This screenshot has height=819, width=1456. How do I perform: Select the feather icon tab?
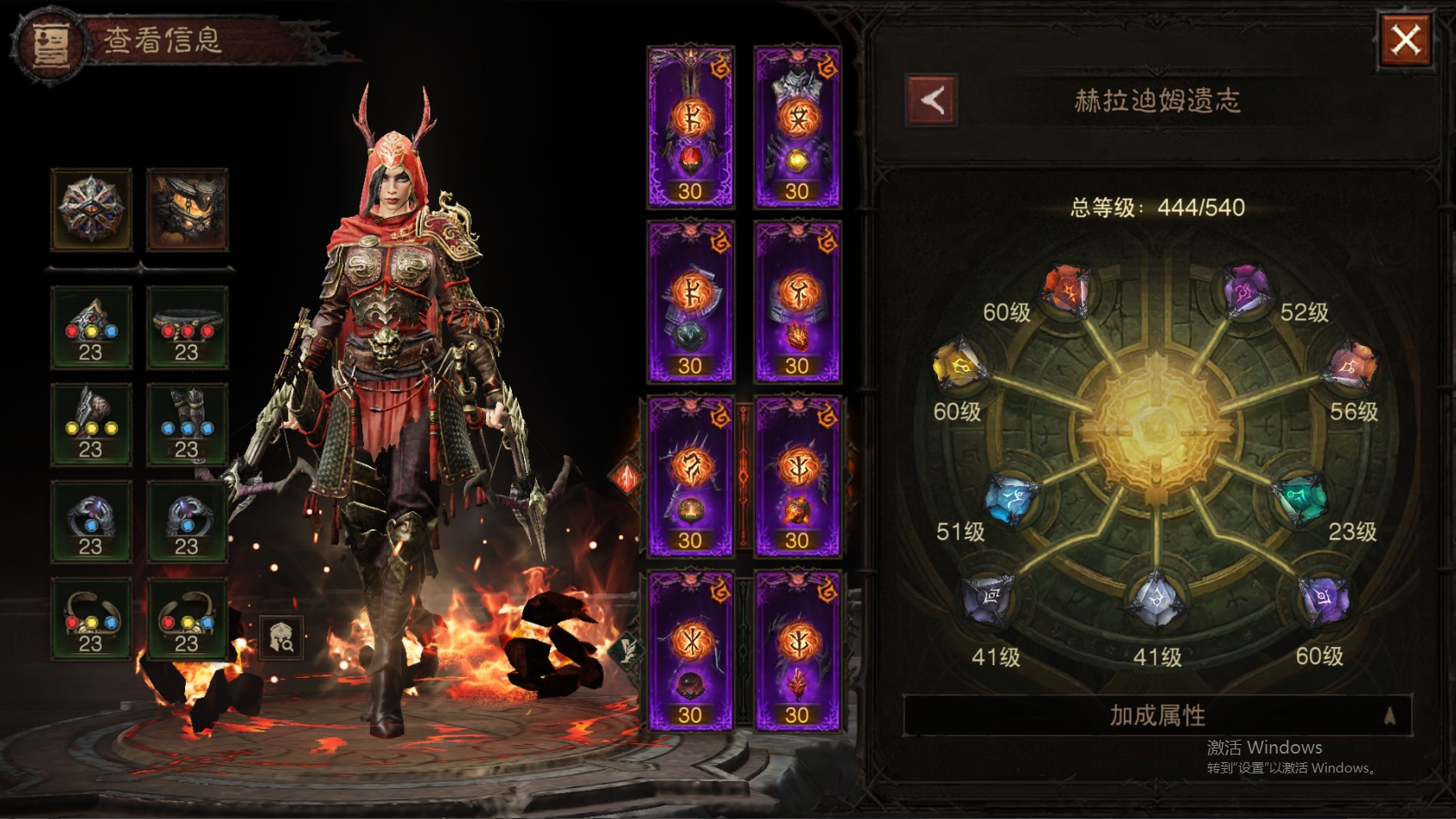628,649
